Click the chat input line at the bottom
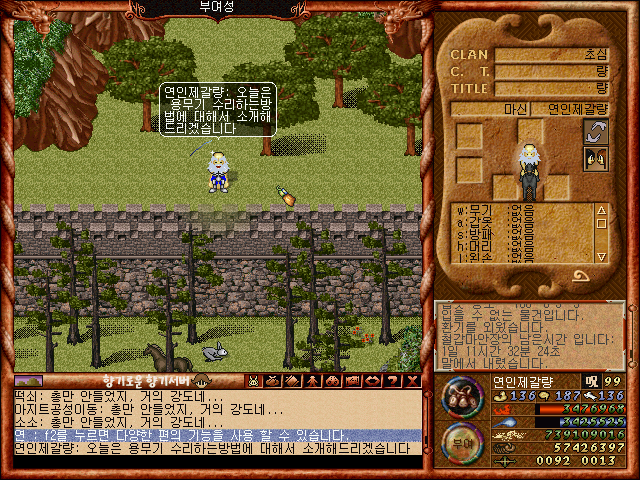The image size is (640, 480). [215, 462]
